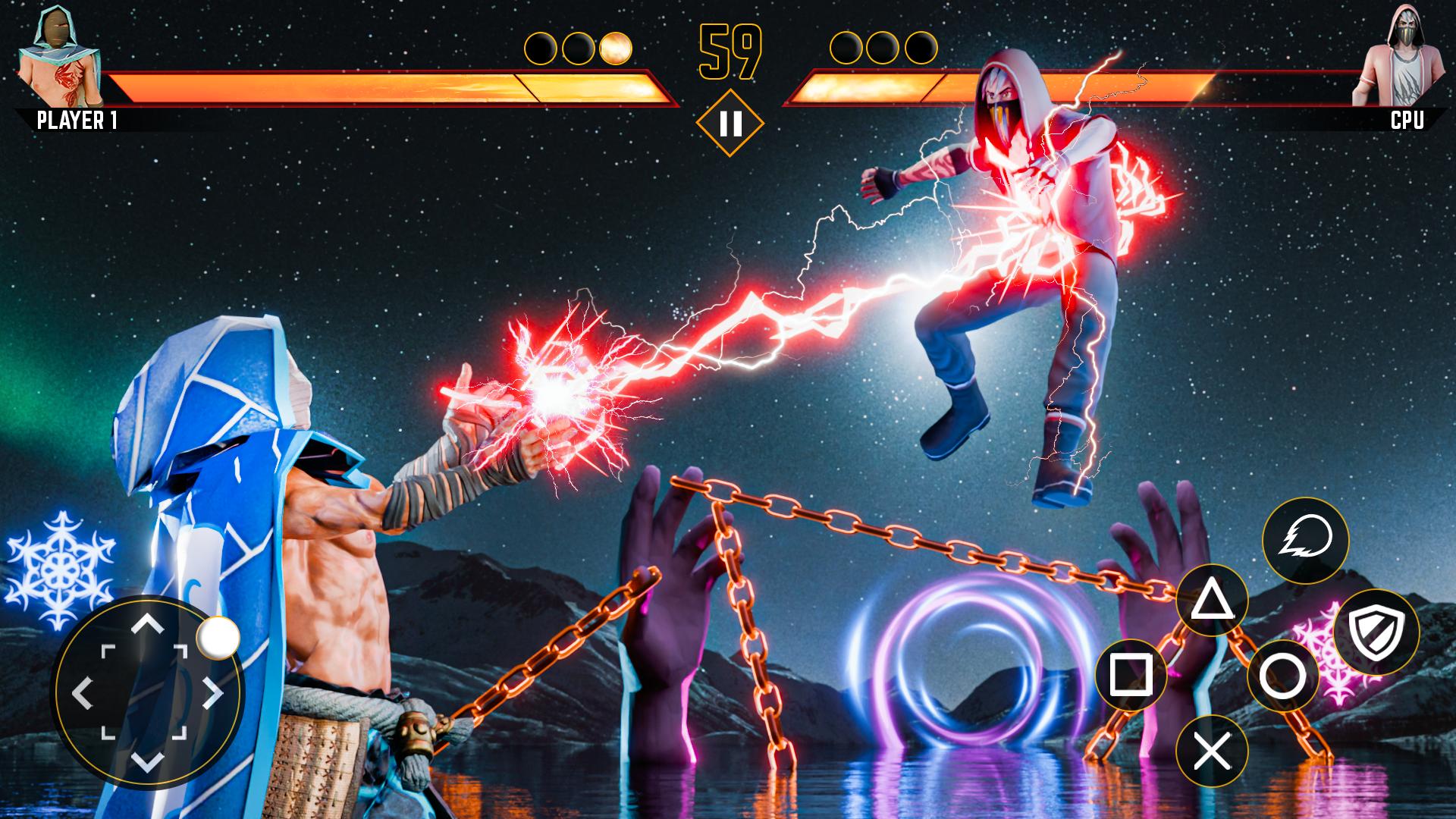The image size is (1456, 819).
Task: Pause the fight with the pause button
Action: pos(730,123)
